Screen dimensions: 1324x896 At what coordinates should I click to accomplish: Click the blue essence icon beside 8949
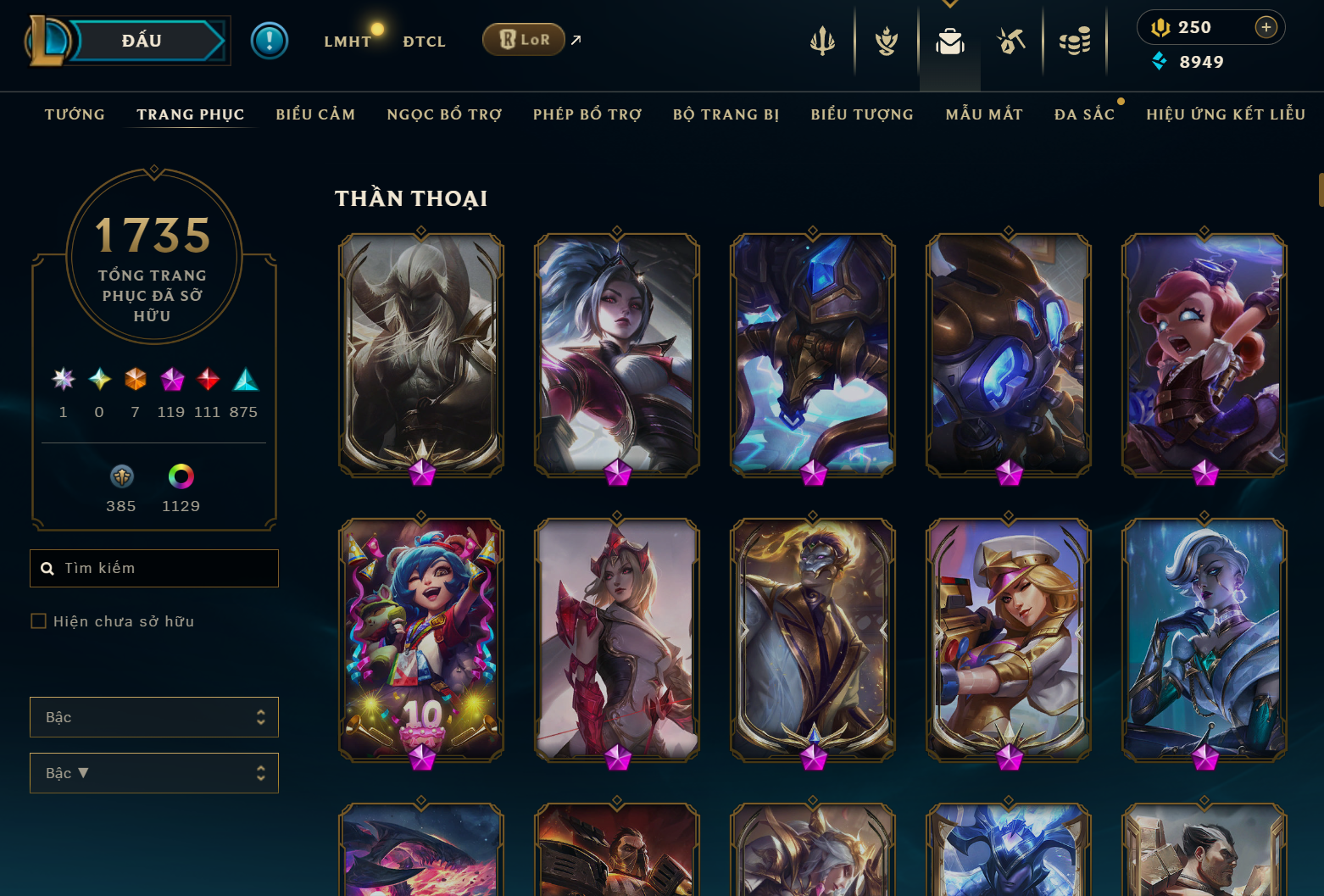[1160, 62]
